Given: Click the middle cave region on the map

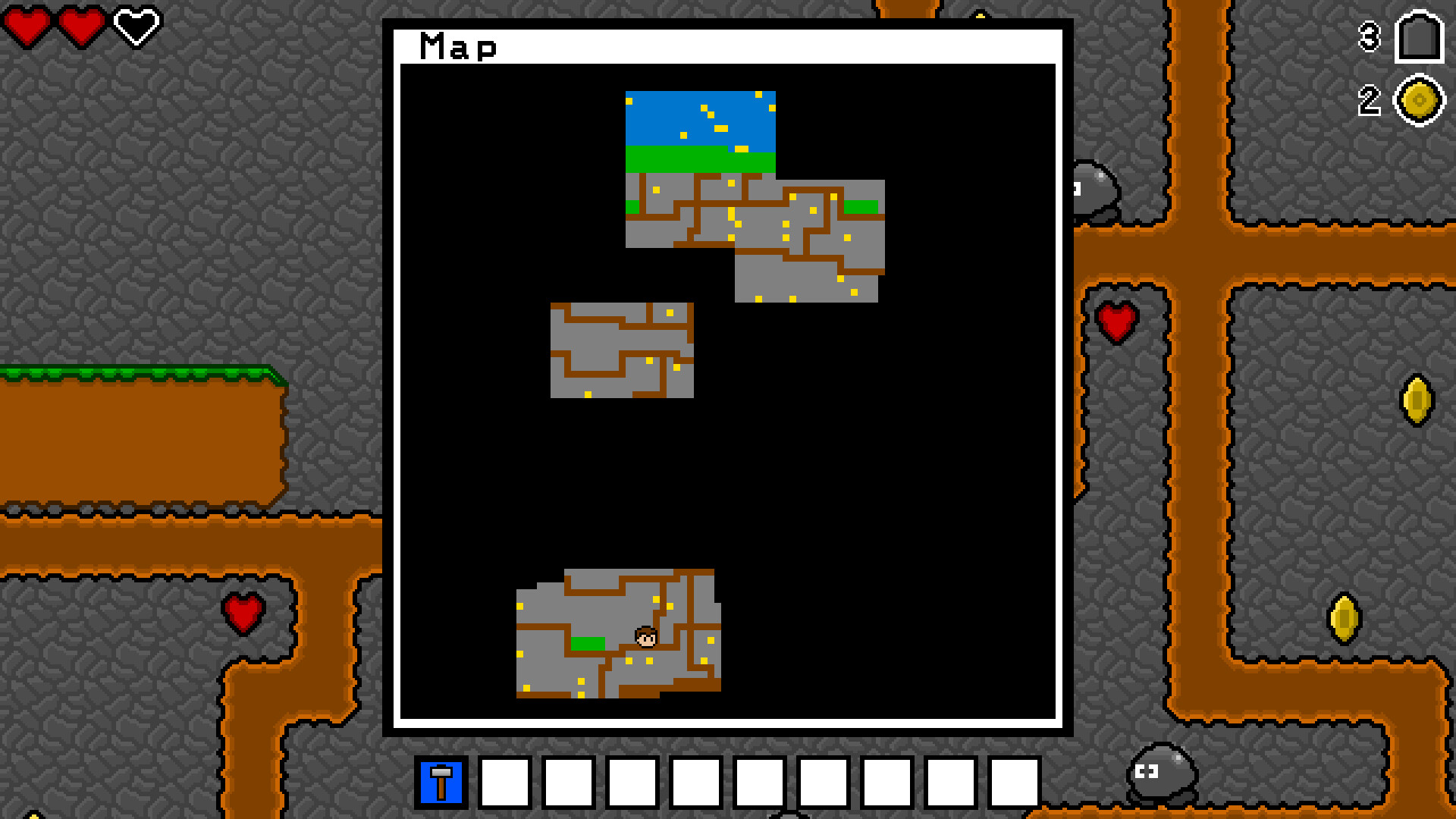Looking at the screenshot, I should [x=622, y=349].
